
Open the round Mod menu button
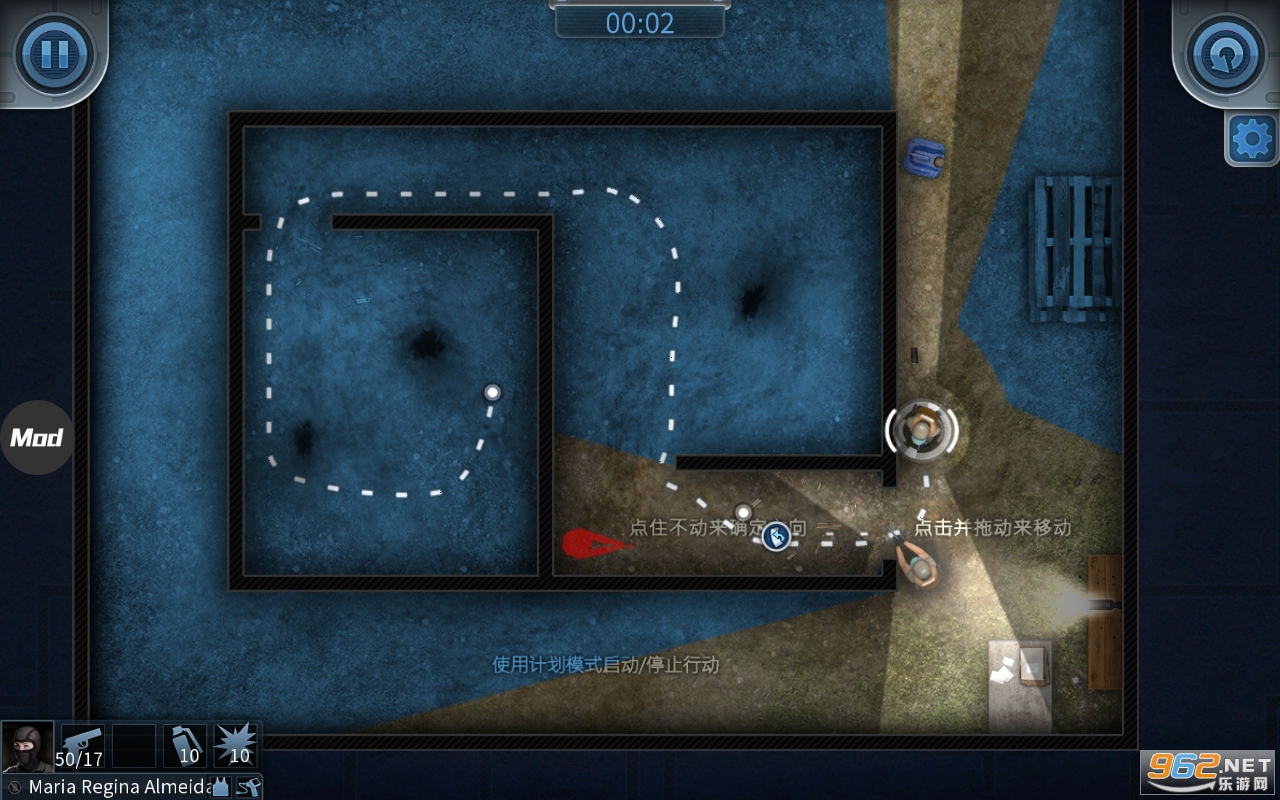click(37, 437)
